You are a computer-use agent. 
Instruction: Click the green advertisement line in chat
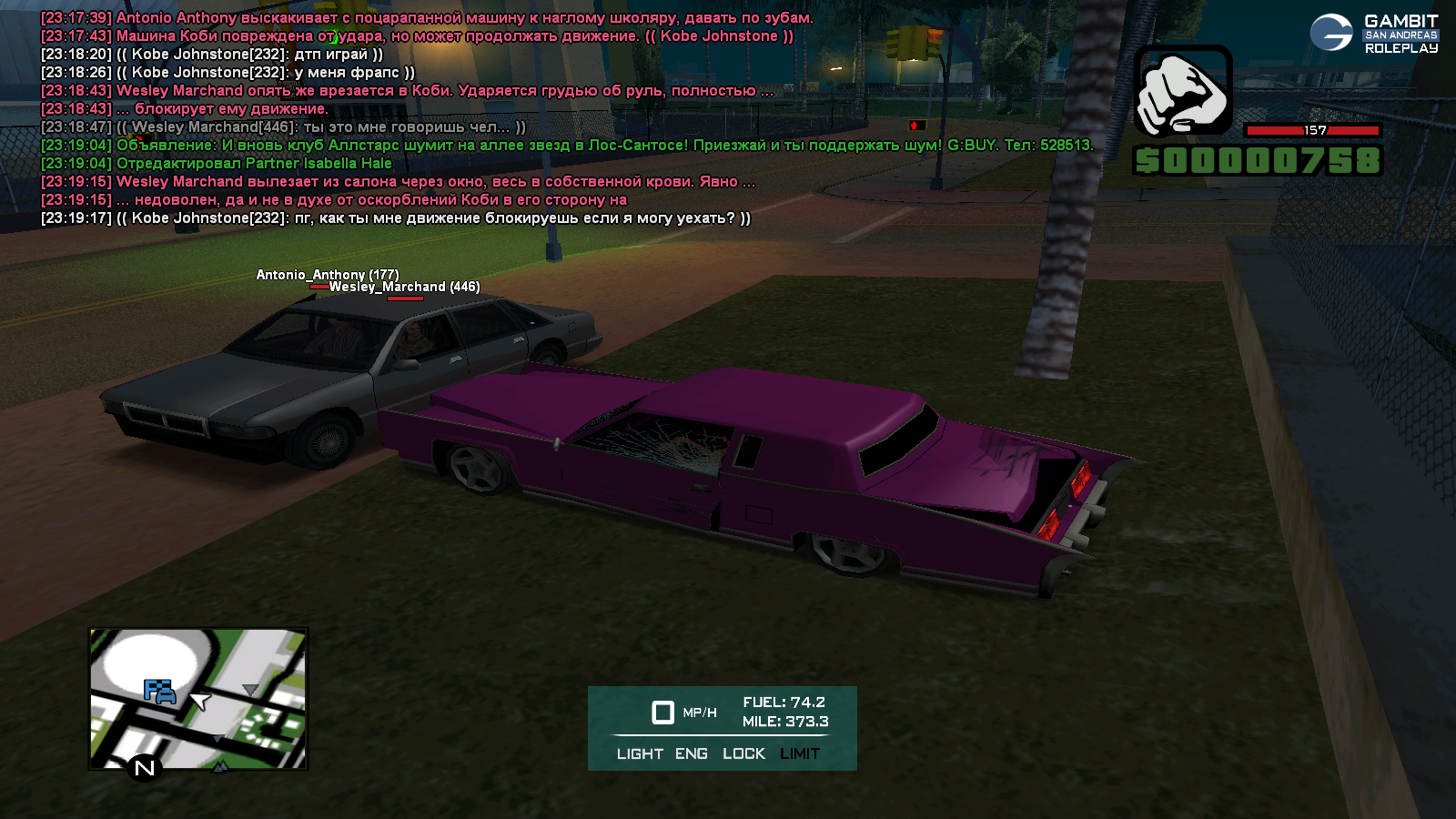click(x=566, y=146)
